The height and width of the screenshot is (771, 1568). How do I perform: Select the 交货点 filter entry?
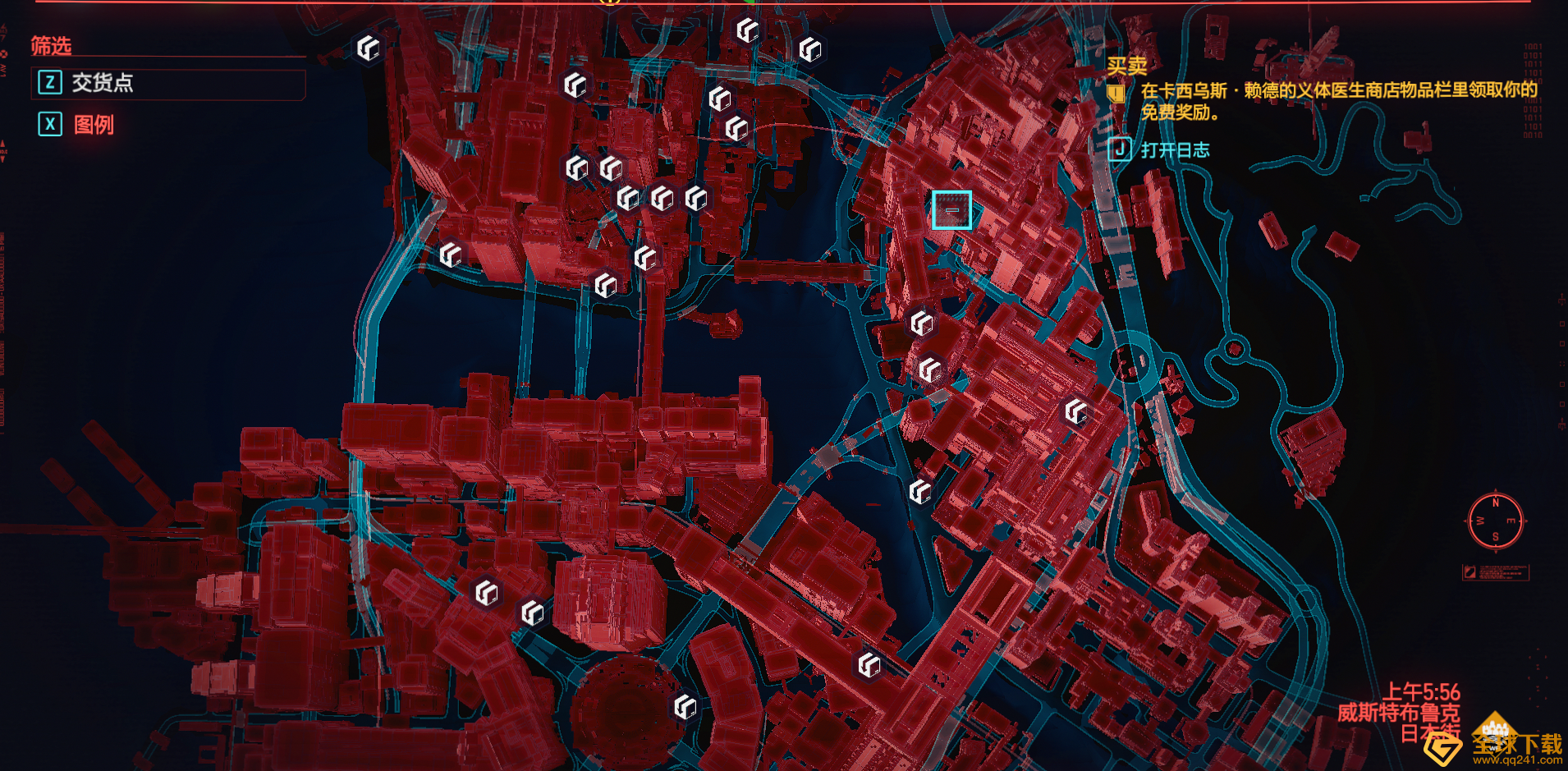pos(102,83)
